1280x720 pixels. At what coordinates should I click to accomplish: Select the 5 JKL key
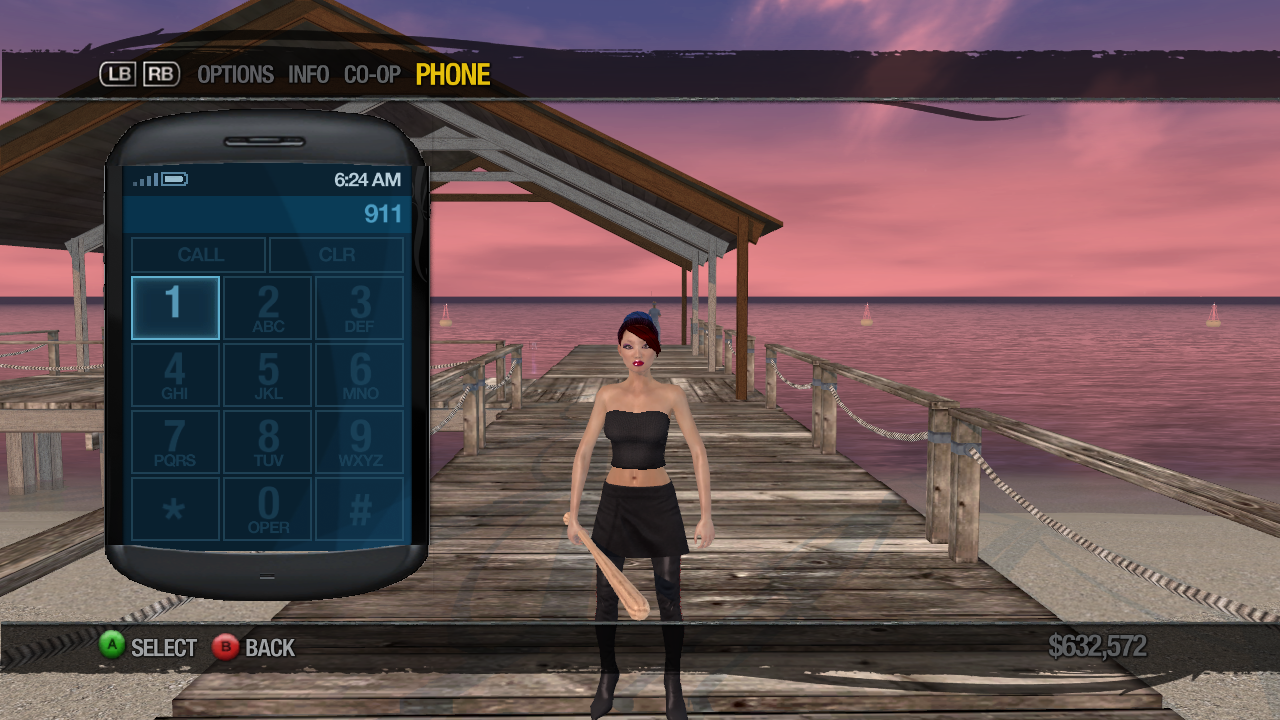pyautogui.click(x=268, y=375)
